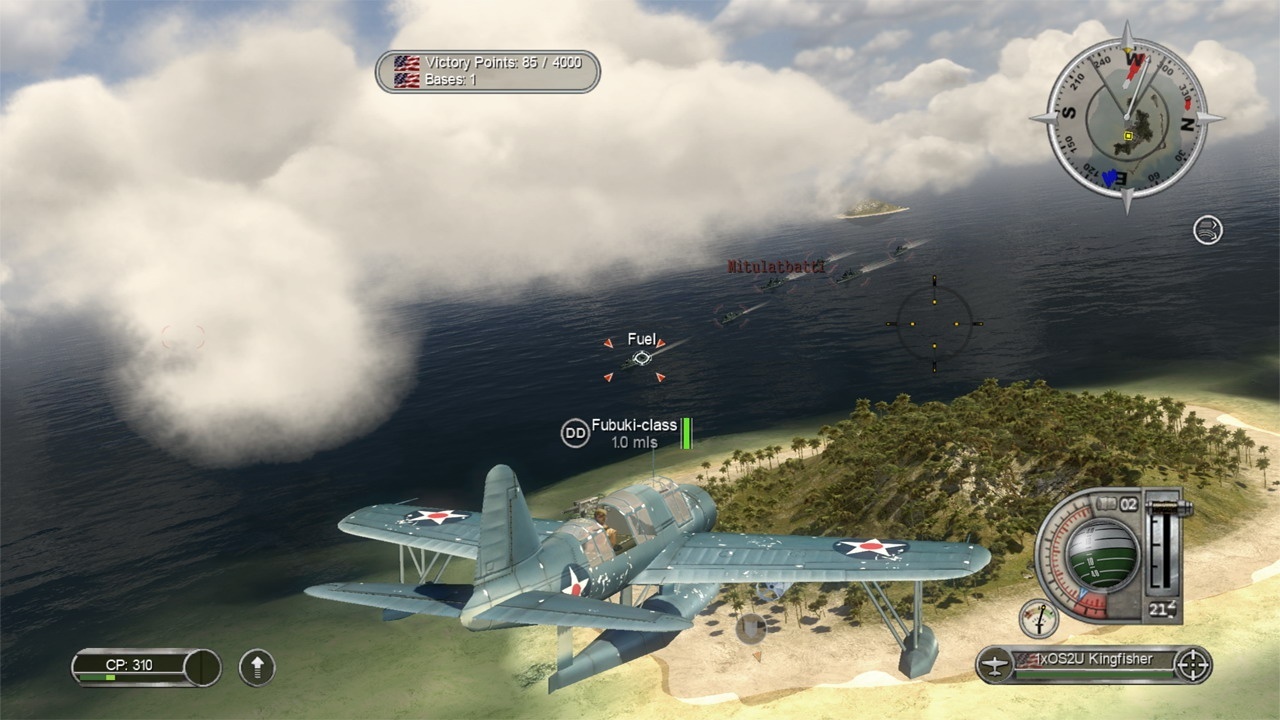1280x720 pixels.
Task: Click the up-arrow icon beside CP panel
Action: pos(257,667)
